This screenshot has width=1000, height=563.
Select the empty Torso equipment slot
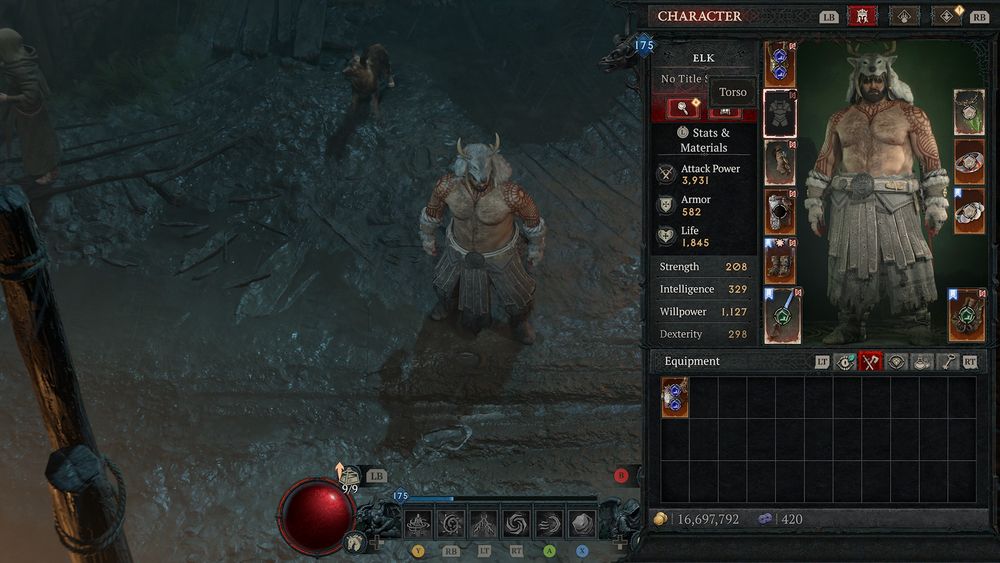click(x=780, y=113)
